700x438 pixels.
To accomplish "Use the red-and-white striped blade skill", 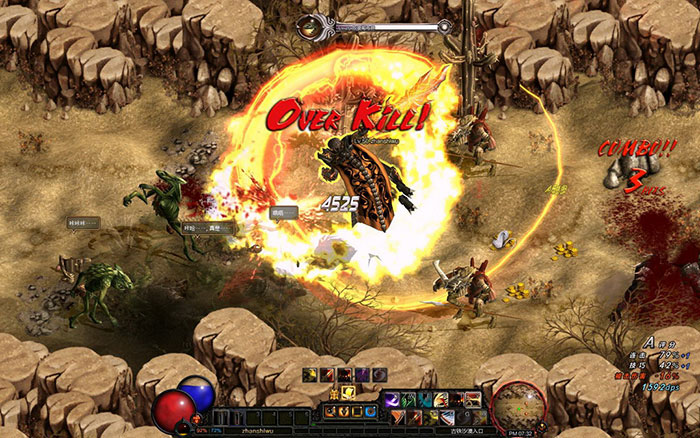I will pyautogui.click(x=447, y=416).
